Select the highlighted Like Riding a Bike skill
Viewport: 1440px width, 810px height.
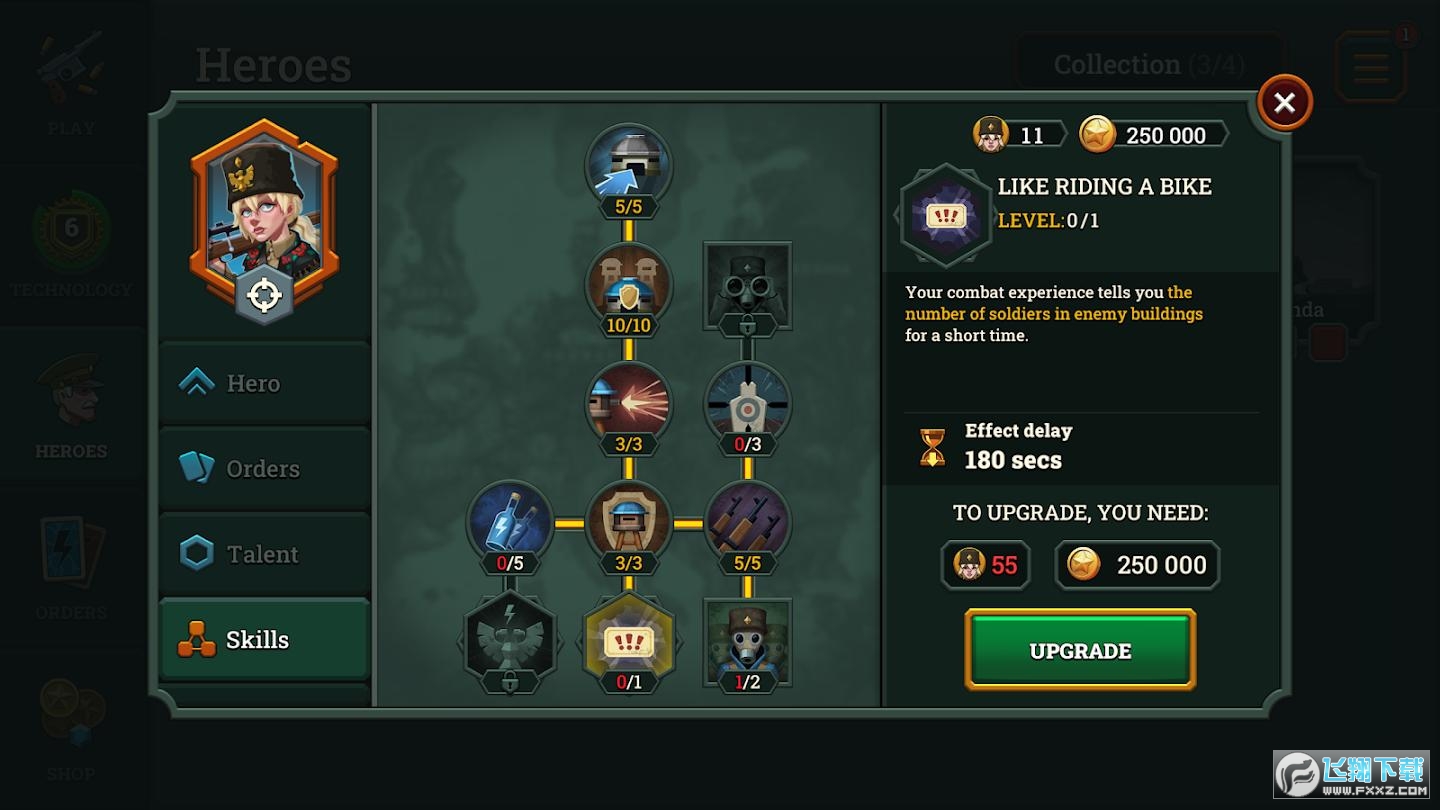(x=628, y=640)
